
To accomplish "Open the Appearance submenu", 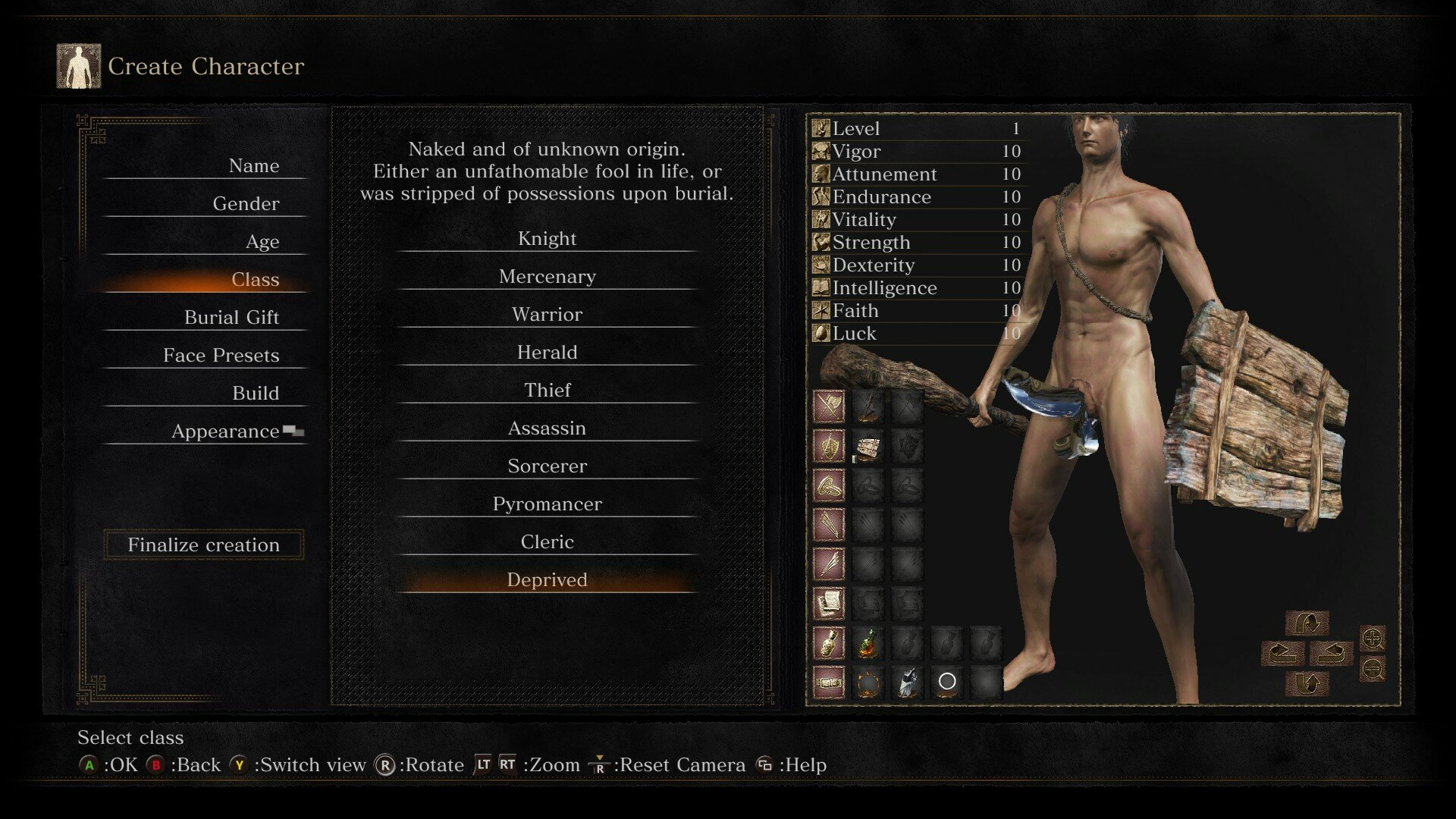I will pyautogui.click(x=226, y=431).
